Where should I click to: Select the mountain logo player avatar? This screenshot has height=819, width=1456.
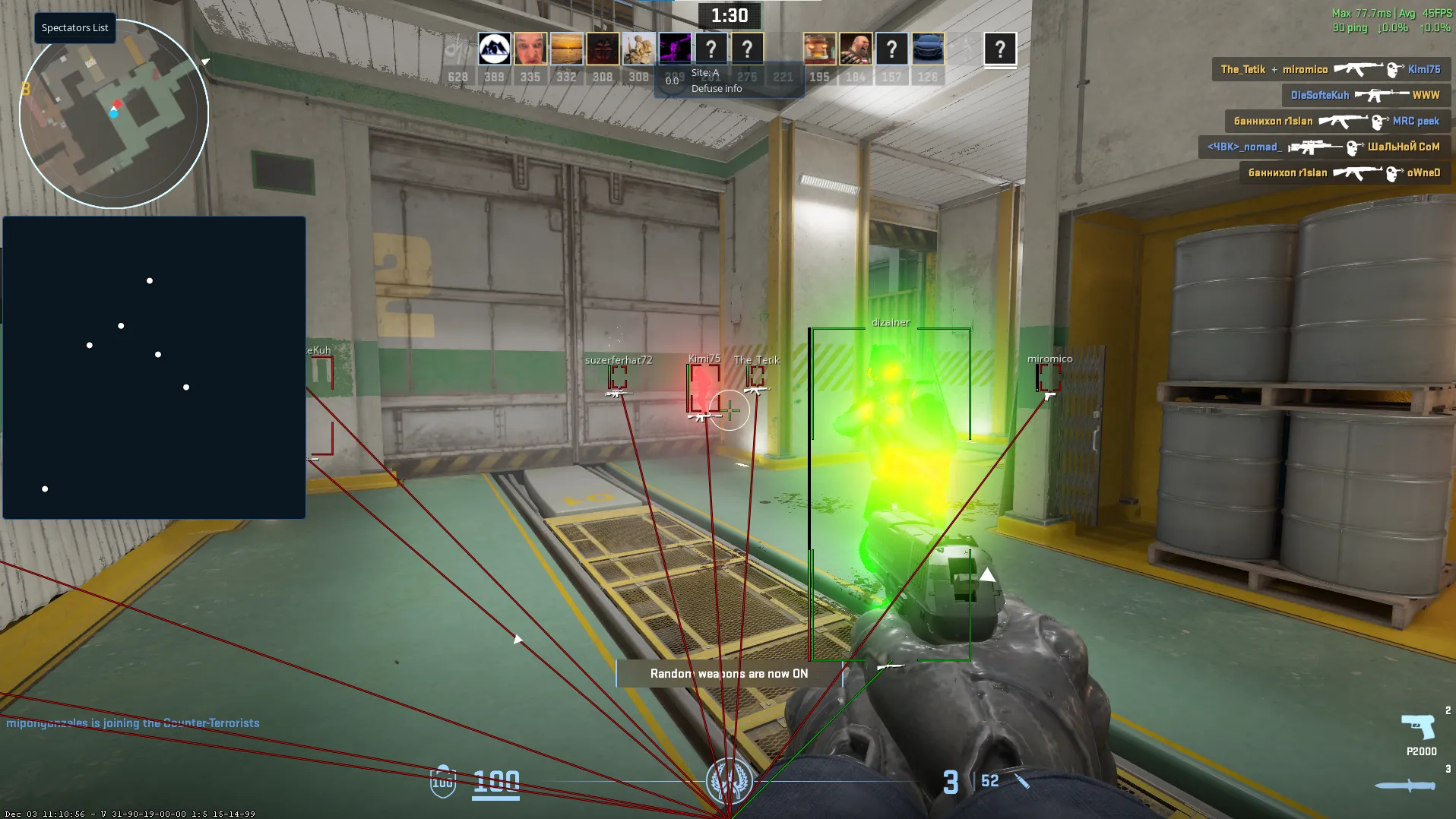(494, 49)
